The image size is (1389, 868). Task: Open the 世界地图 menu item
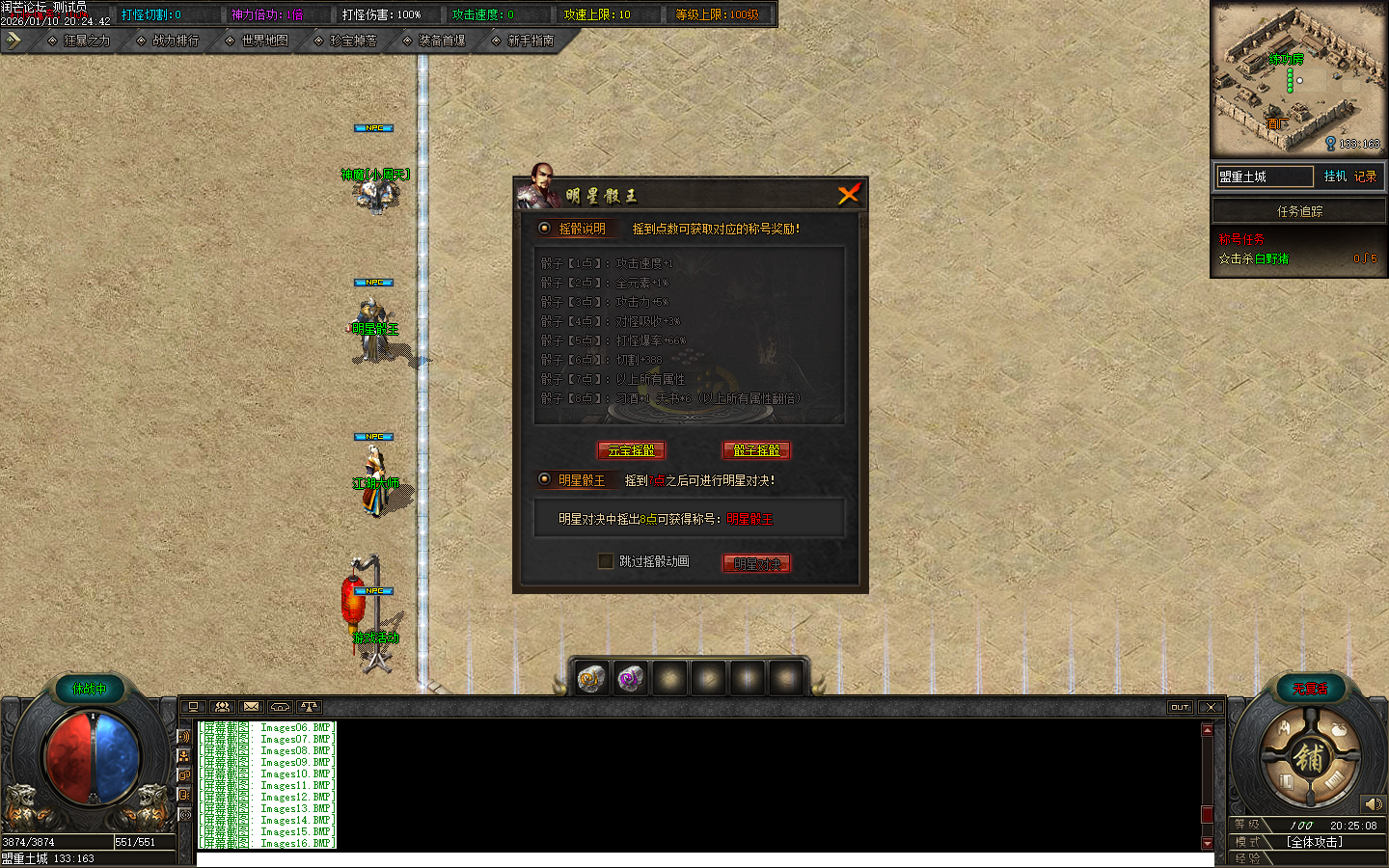point(262,41)
